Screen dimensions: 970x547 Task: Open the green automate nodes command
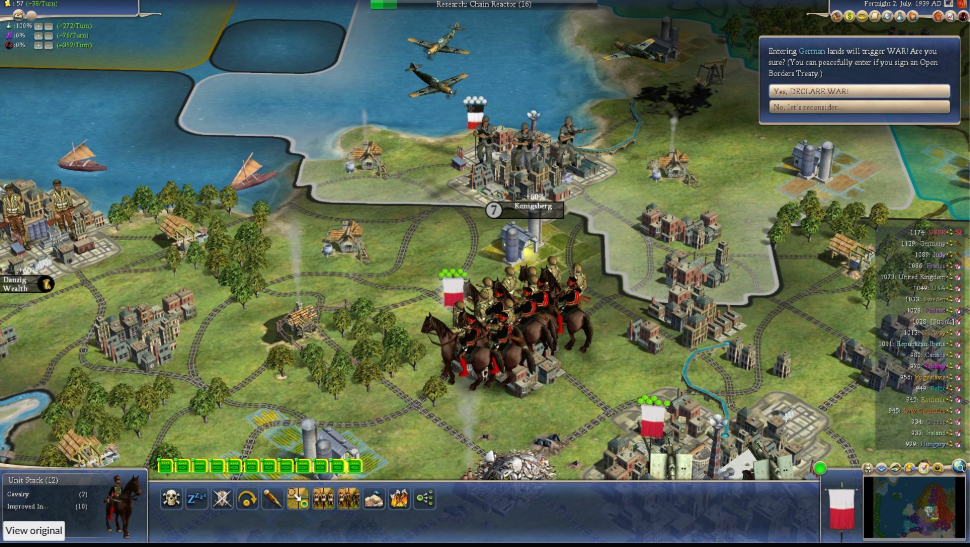tap(425, 498)
